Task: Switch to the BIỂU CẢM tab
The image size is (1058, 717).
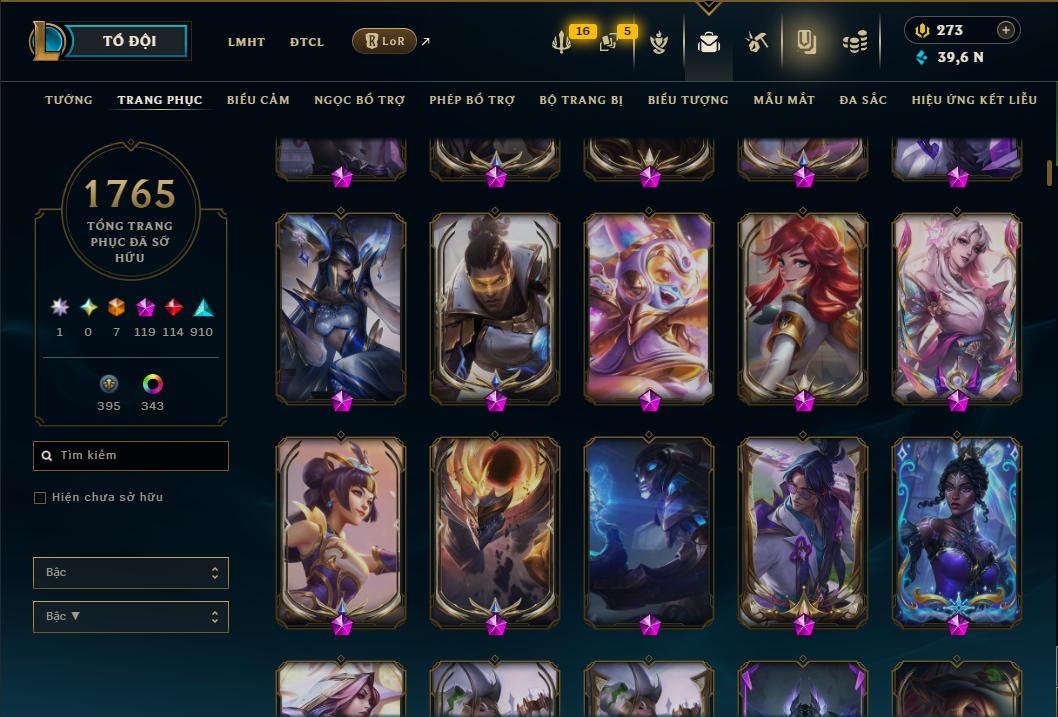Action: (258, 100)
